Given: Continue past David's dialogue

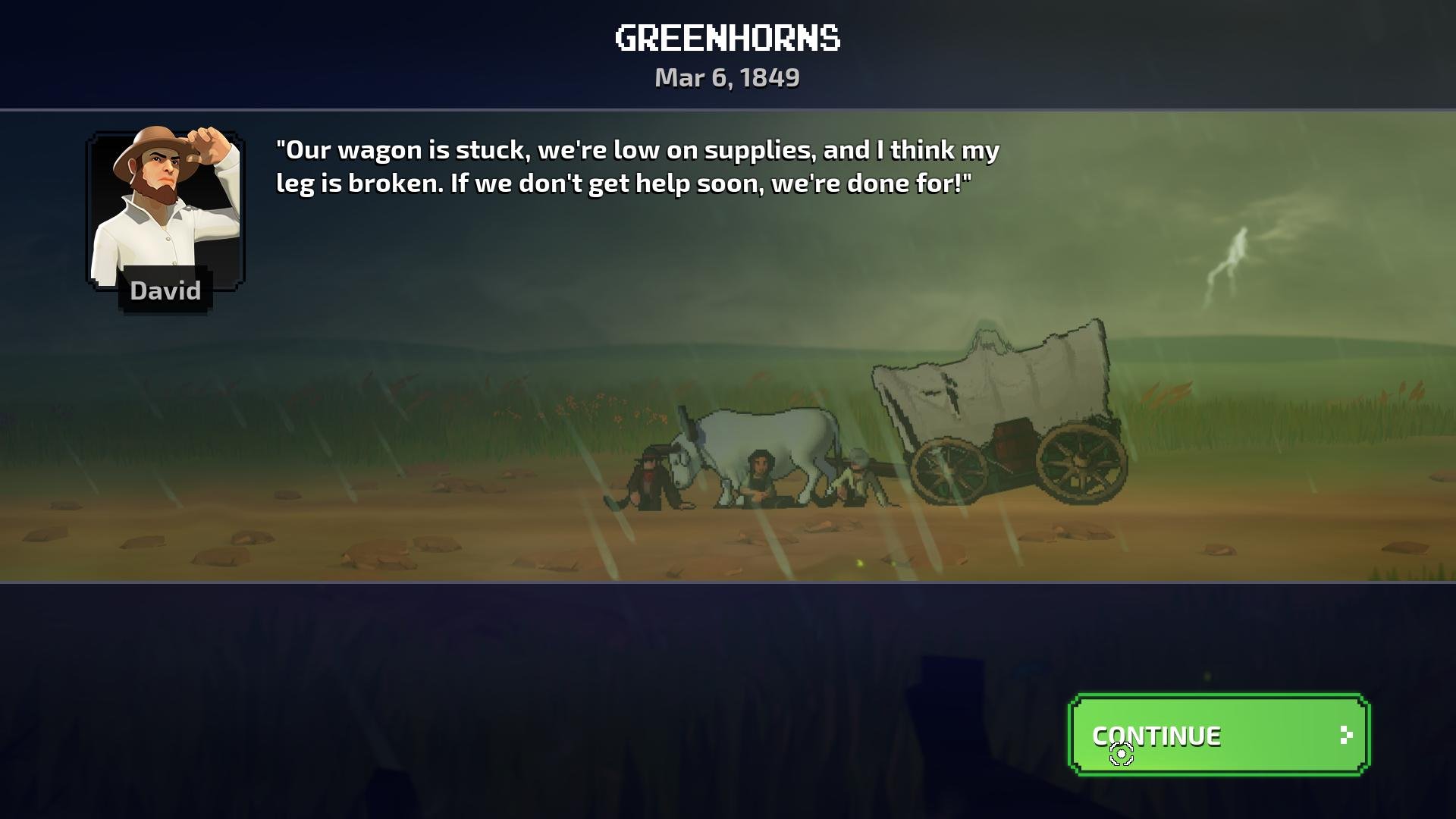Looking at the screenshot, I should (1218, 735).
